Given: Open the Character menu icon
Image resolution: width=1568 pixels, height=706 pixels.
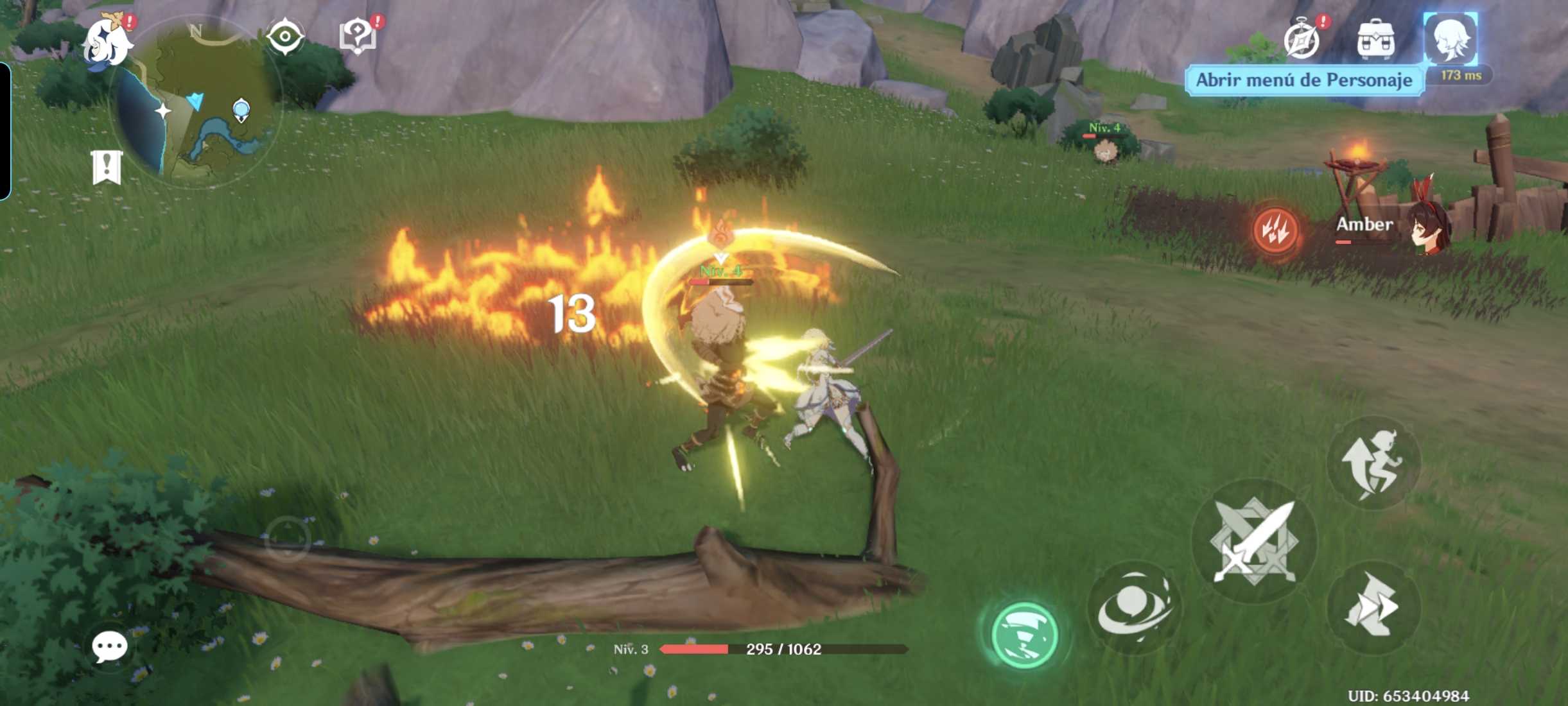Looking at the screenshot, I should tap(1450, 40).
